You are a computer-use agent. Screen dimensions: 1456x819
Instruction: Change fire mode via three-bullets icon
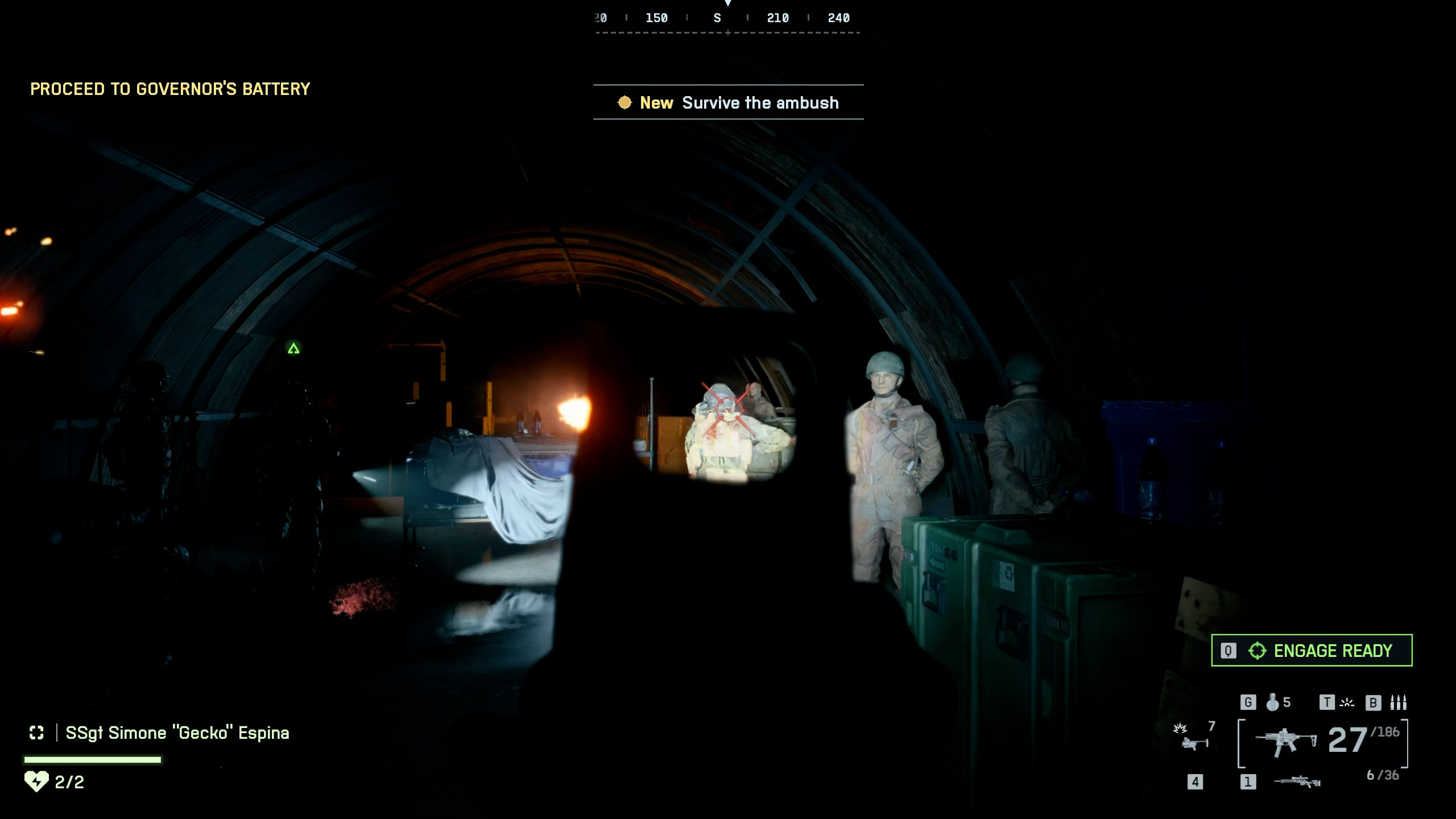tap(1398, 702)
